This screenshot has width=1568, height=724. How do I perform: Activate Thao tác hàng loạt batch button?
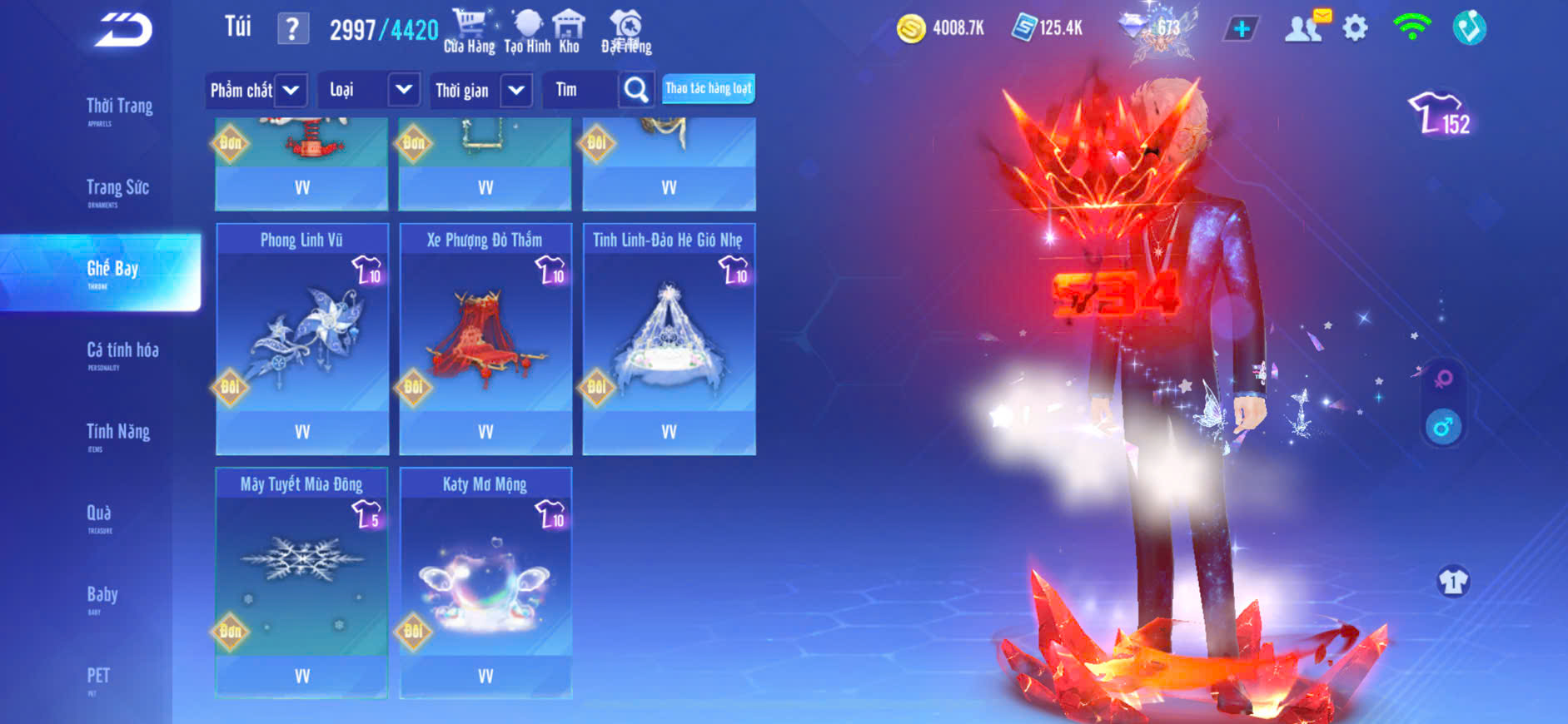pyautogui.click(x=708, y=89)
